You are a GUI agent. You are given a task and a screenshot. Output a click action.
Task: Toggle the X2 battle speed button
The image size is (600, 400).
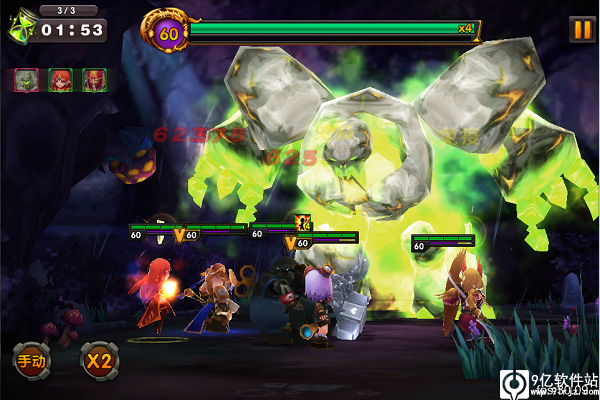99,359
